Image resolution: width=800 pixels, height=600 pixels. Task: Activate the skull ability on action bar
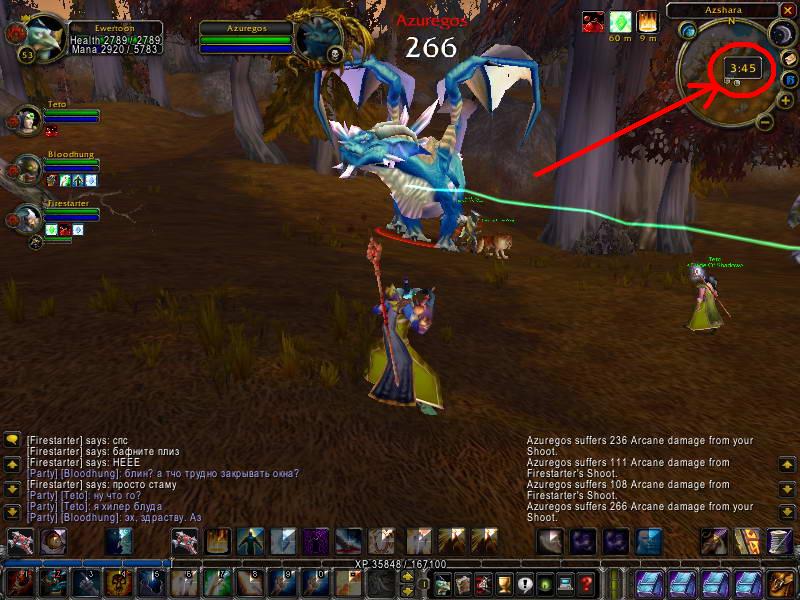click(x=119, y=582)
